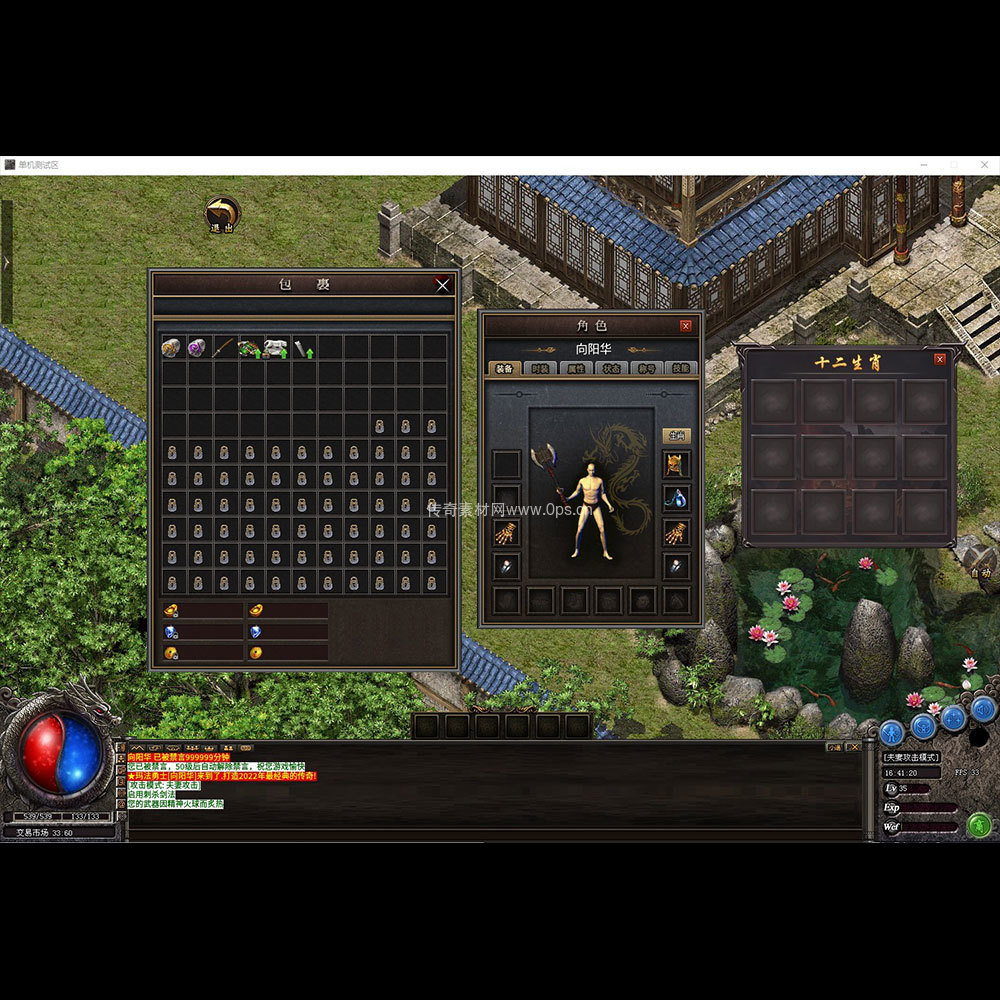Switch to the 时装 fashion tab
Screen dimensions: 1000x1000
click(538, 368)
